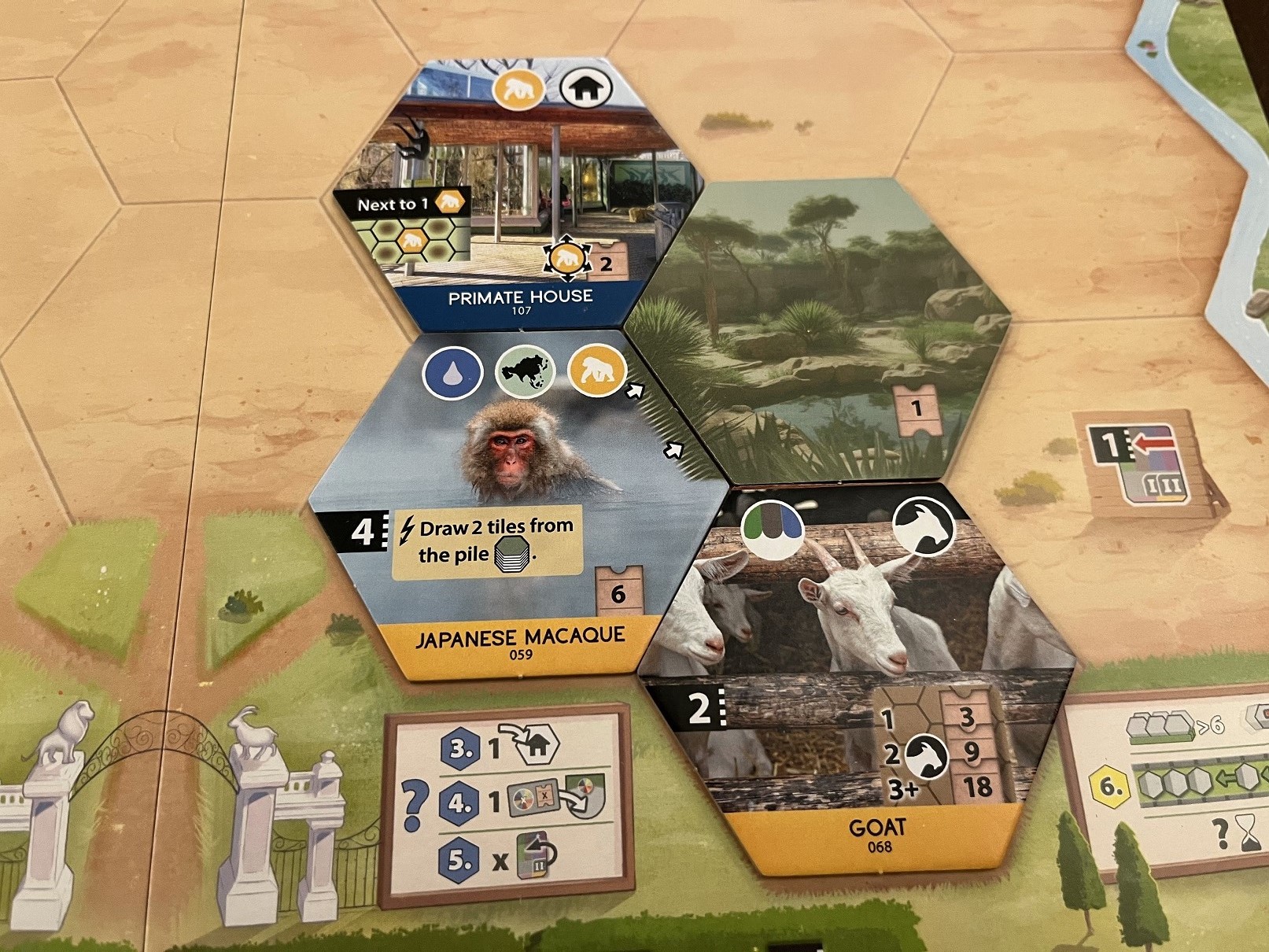Select the black house icon on Primate House

(587, 89)
